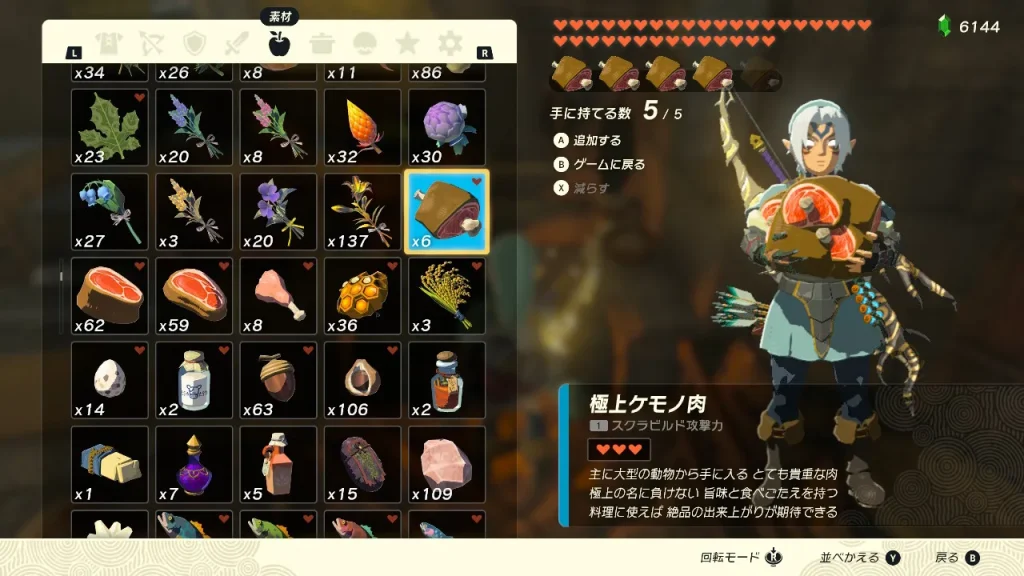Switch to the shield tab
This screenshot has height=576, width=1024.
[x=194, y=43]
